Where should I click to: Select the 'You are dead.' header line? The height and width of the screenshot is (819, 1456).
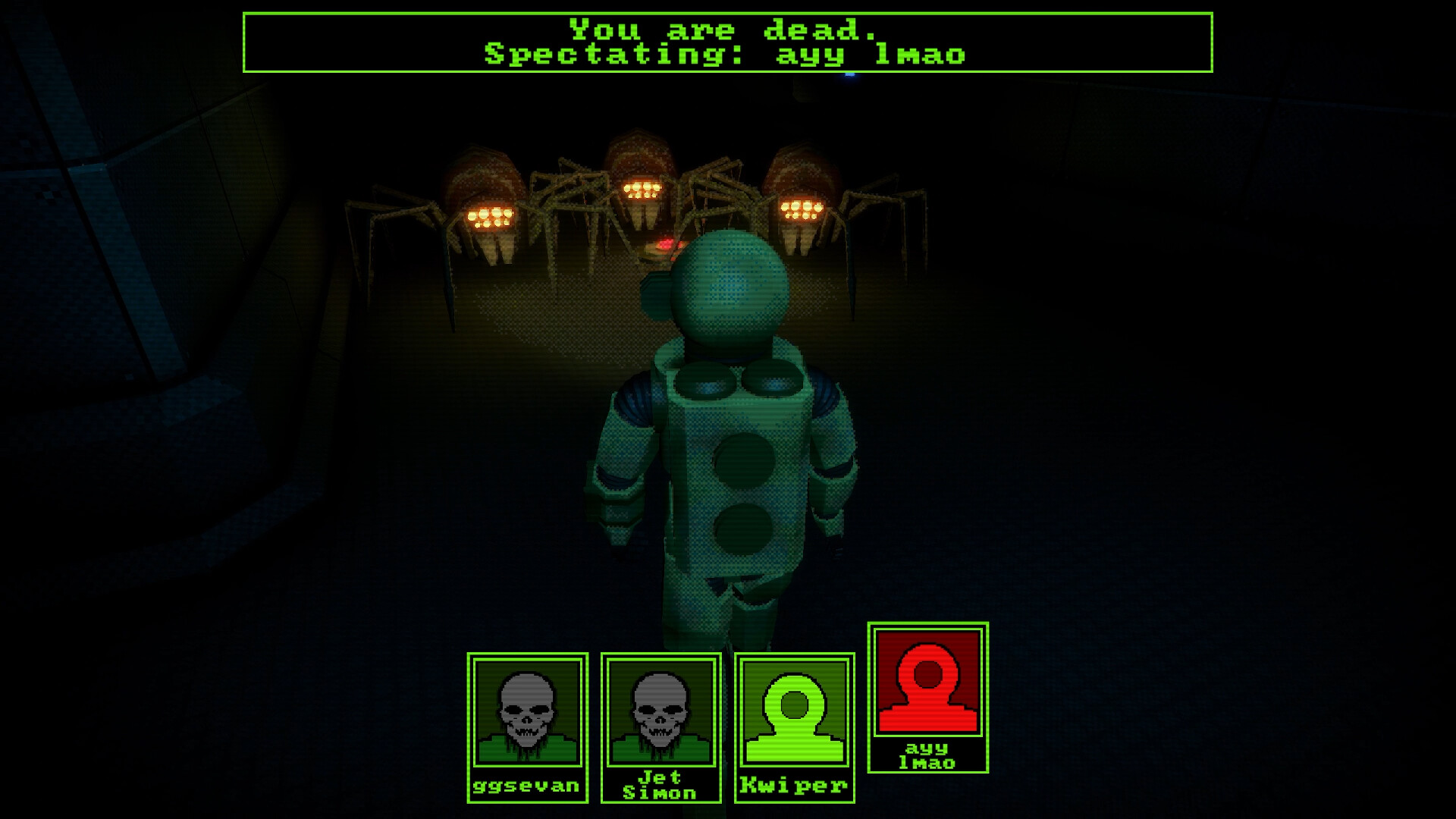point(722,29)
